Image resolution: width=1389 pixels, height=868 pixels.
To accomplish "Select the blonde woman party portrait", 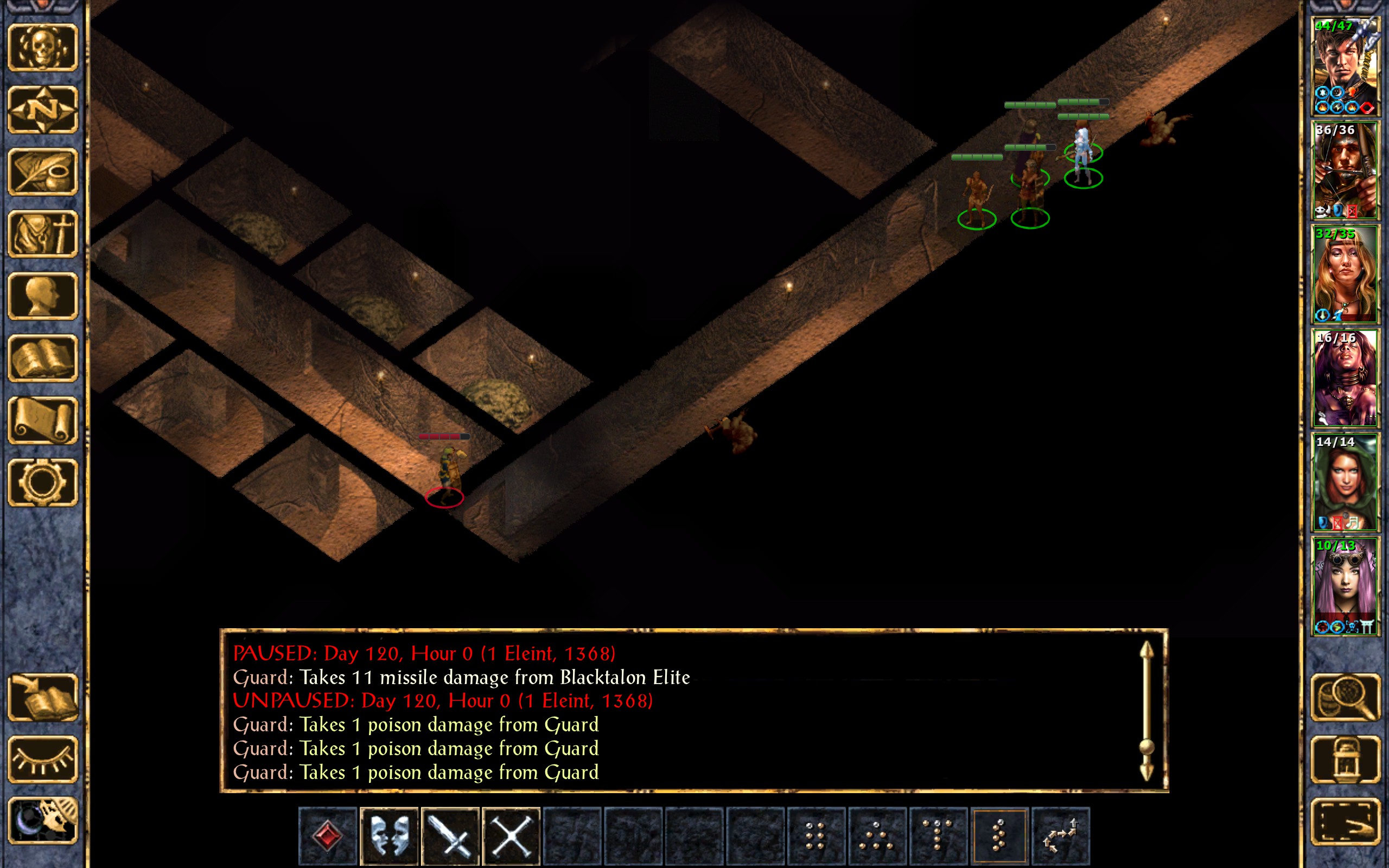I will 1345,275.
